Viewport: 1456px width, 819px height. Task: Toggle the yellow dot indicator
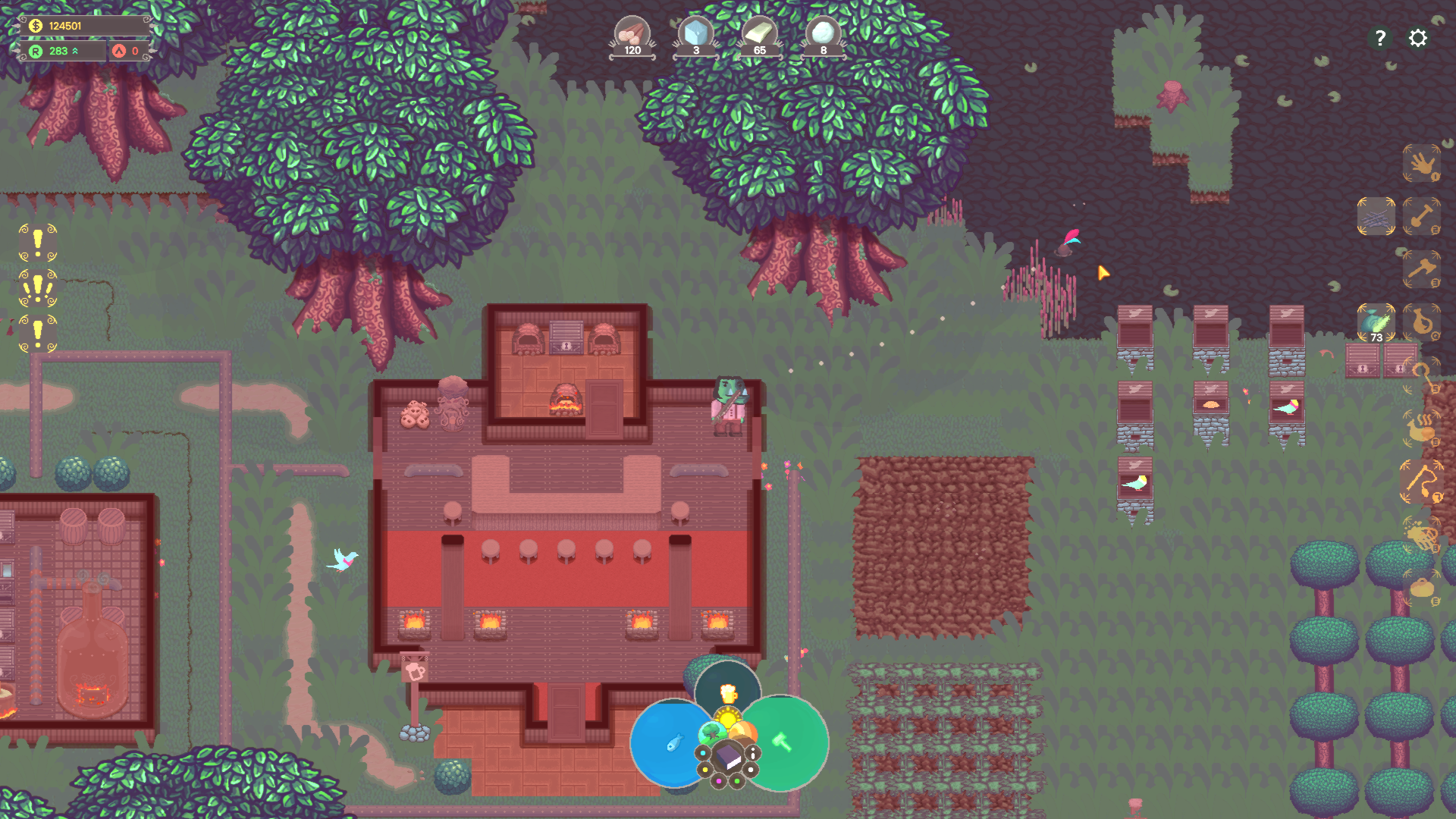705,770
